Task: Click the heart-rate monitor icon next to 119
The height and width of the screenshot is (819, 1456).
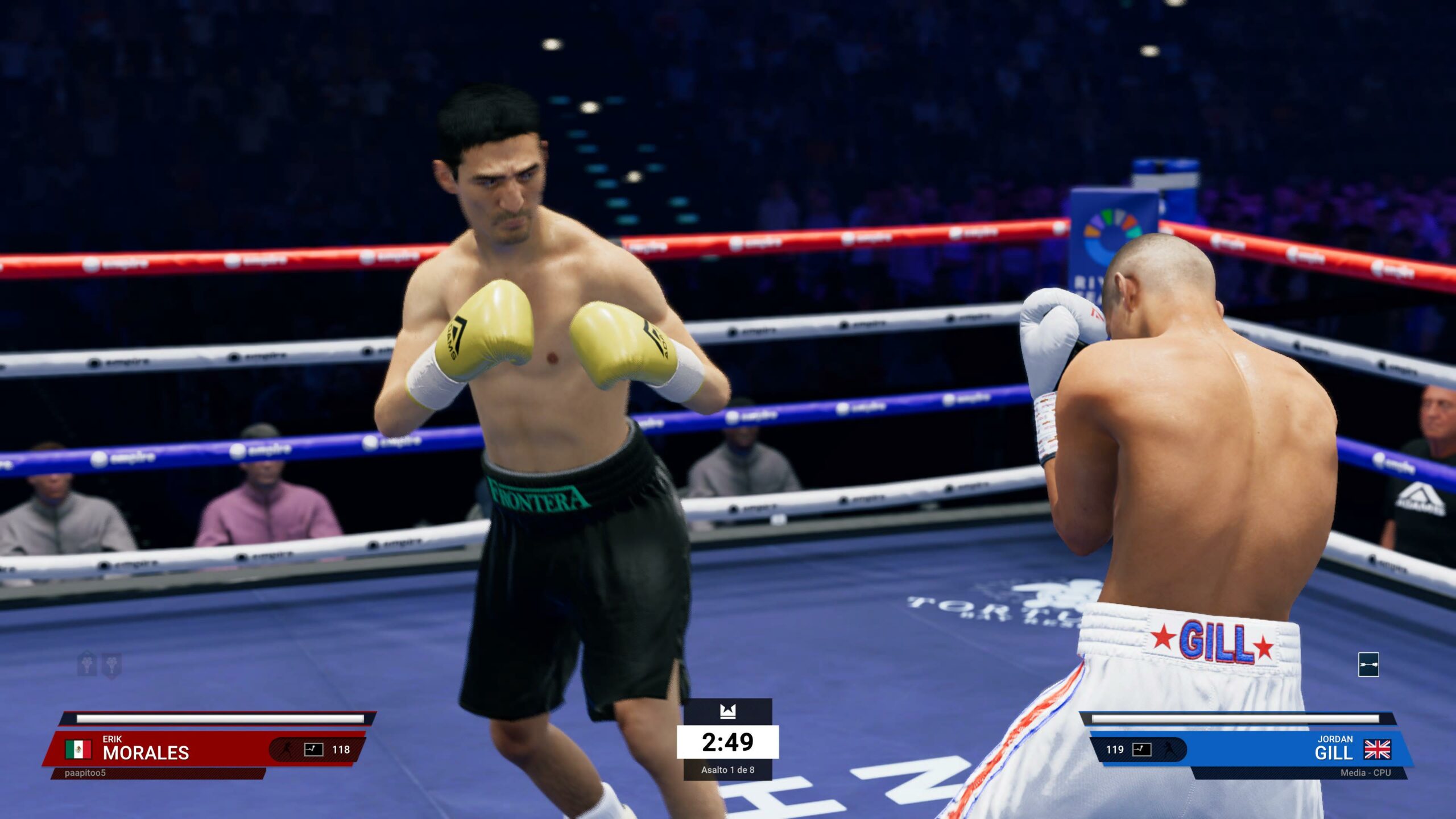Action: (x=1141, y=749)
